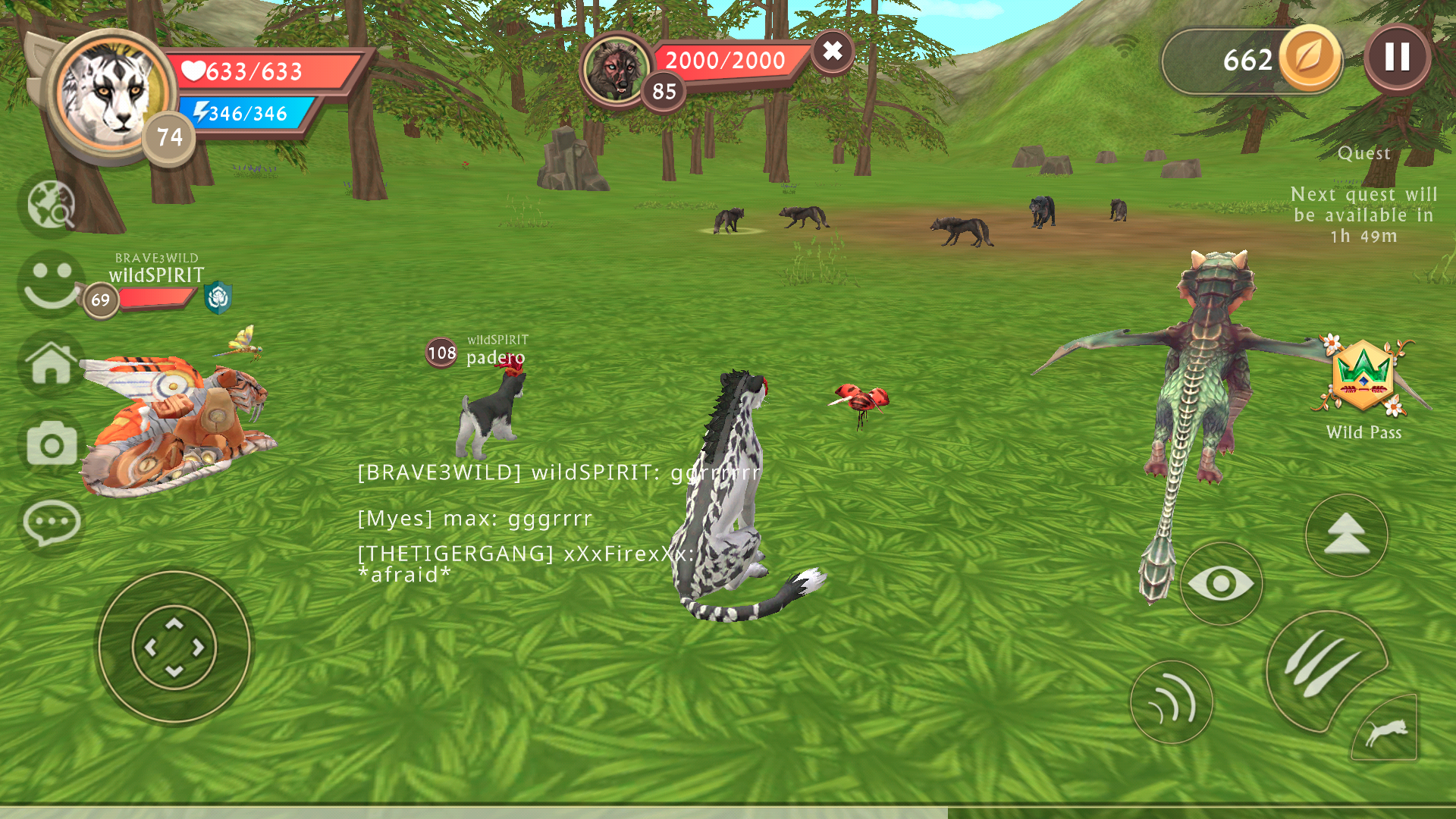Toggle the eye view button
The height and width of the screenshot is (819, 1456).
click(1221, 583)
